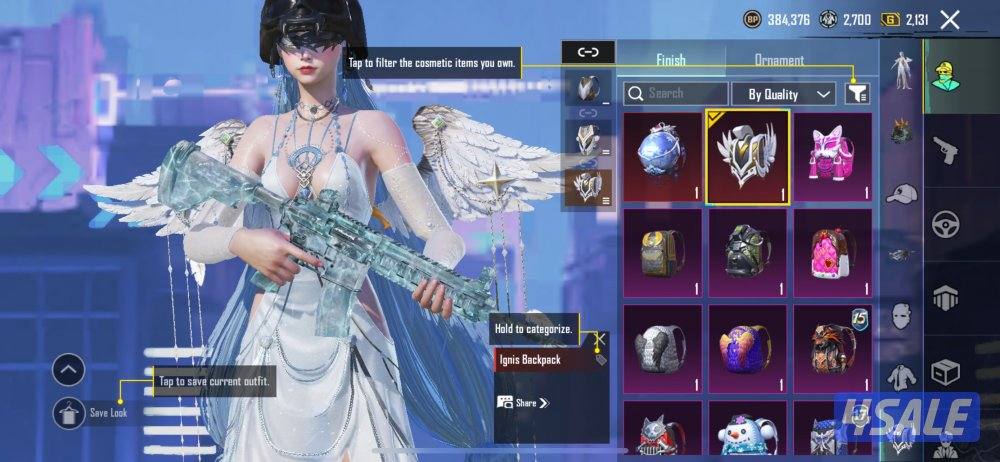Open the weapons pistol category
1000x462 pixels.
pos(945,151)
